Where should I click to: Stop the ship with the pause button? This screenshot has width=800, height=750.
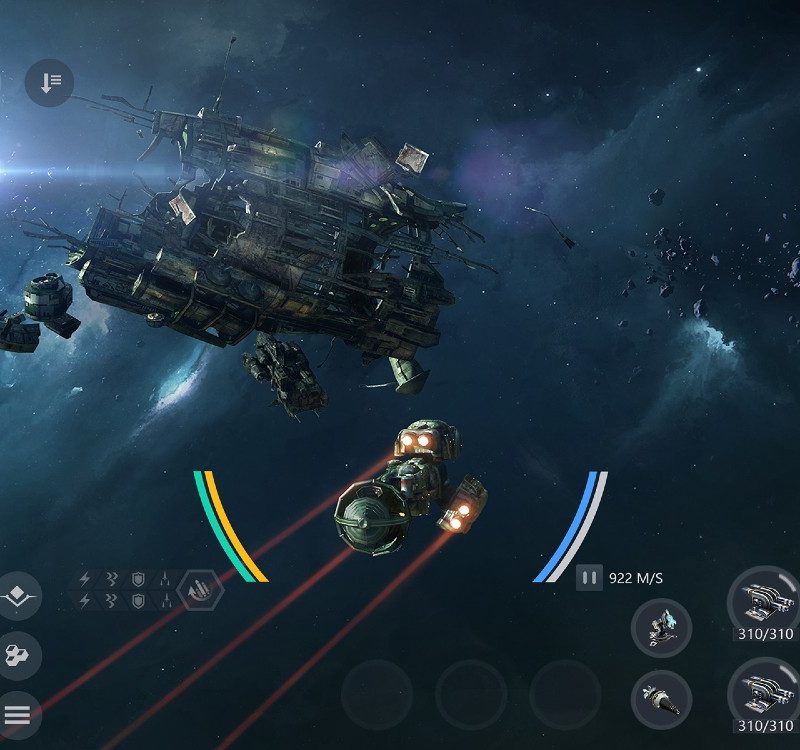coord(589,578)
